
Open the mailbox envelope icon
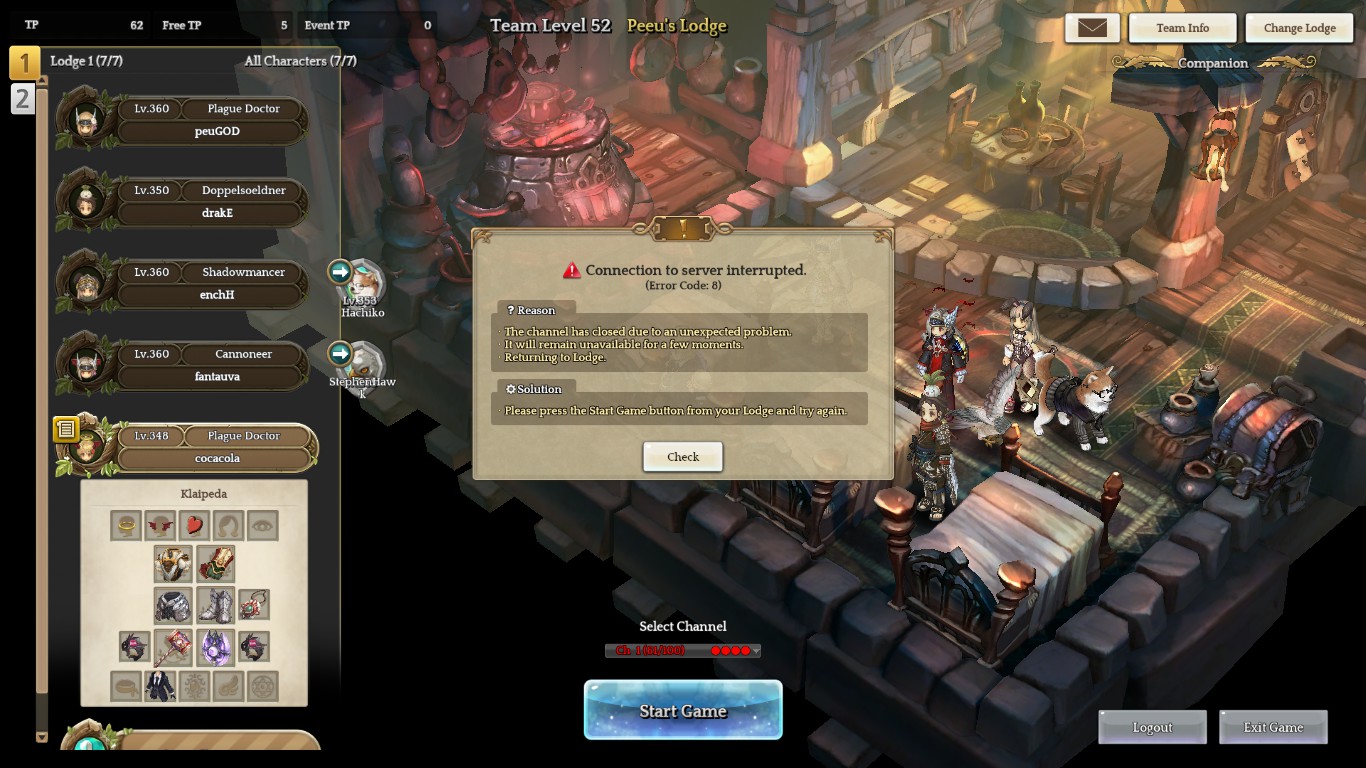point(1092,28)
